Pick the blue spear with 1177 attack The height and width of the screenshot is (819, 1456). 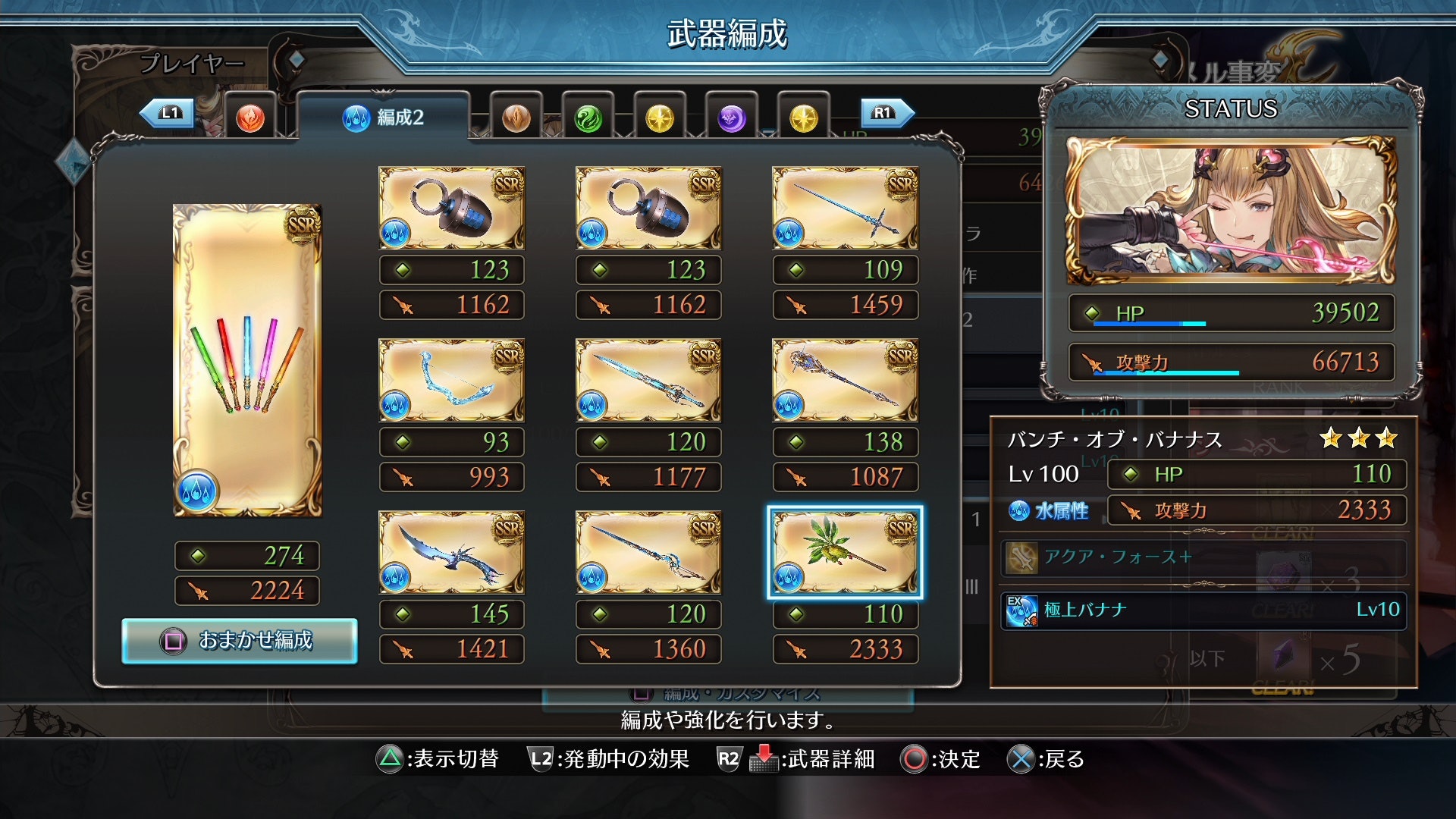point(648,380)
